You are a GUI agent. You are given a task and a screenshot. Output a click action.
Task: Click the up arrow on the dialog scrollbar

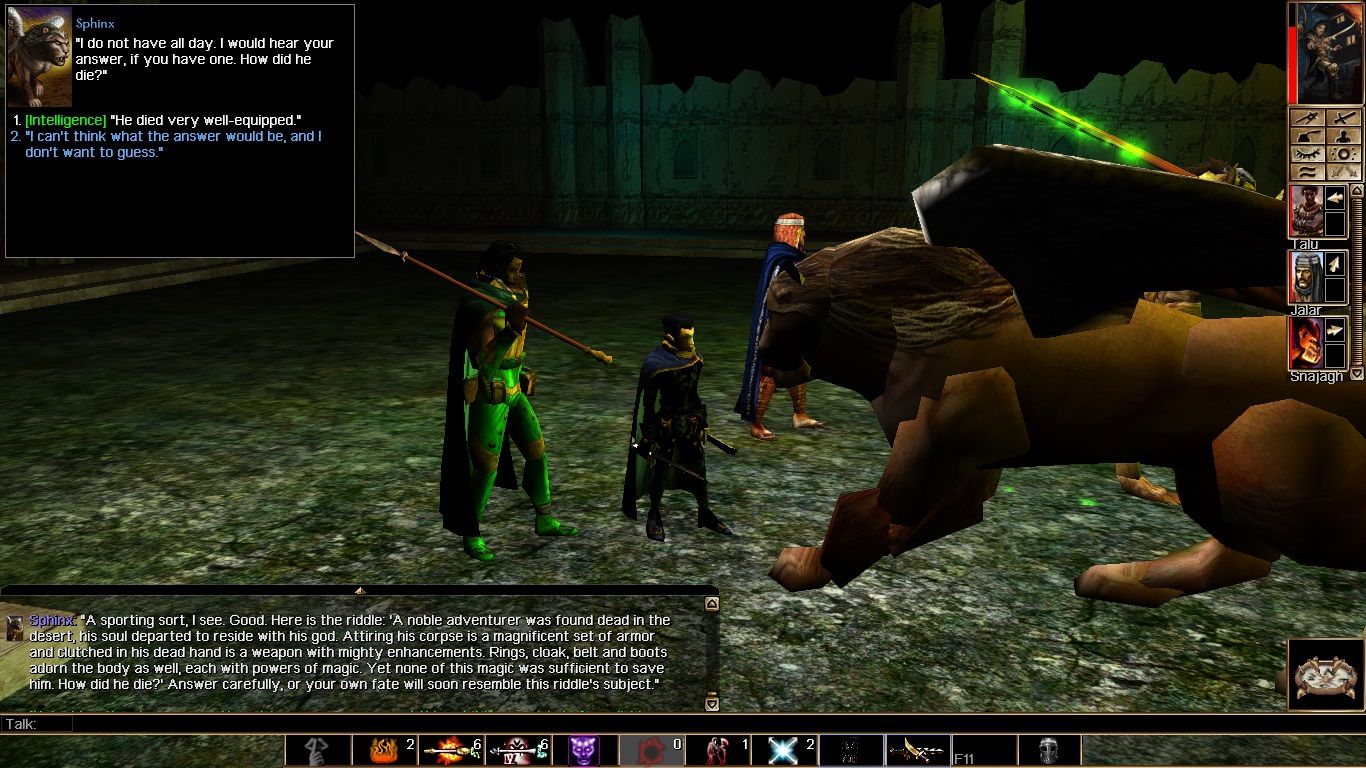tap(712, 601)
